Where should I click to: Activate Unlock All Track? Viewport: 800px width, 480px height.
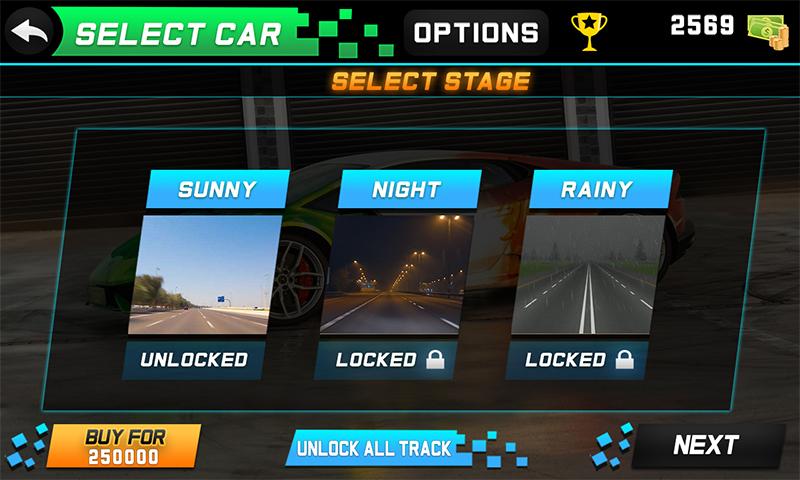374,448
